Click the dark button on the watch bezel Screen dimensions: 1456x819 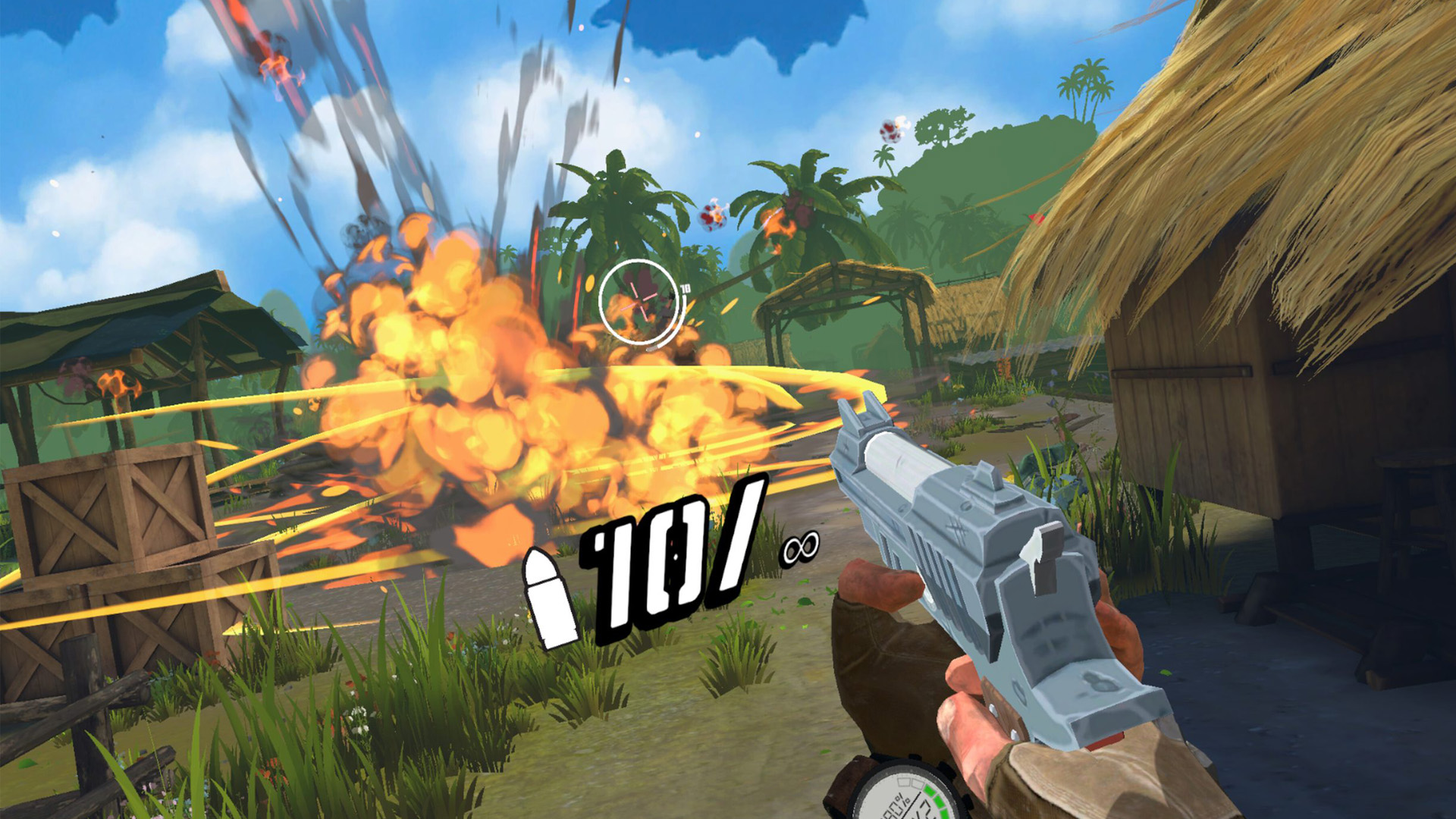pos(946,769)
